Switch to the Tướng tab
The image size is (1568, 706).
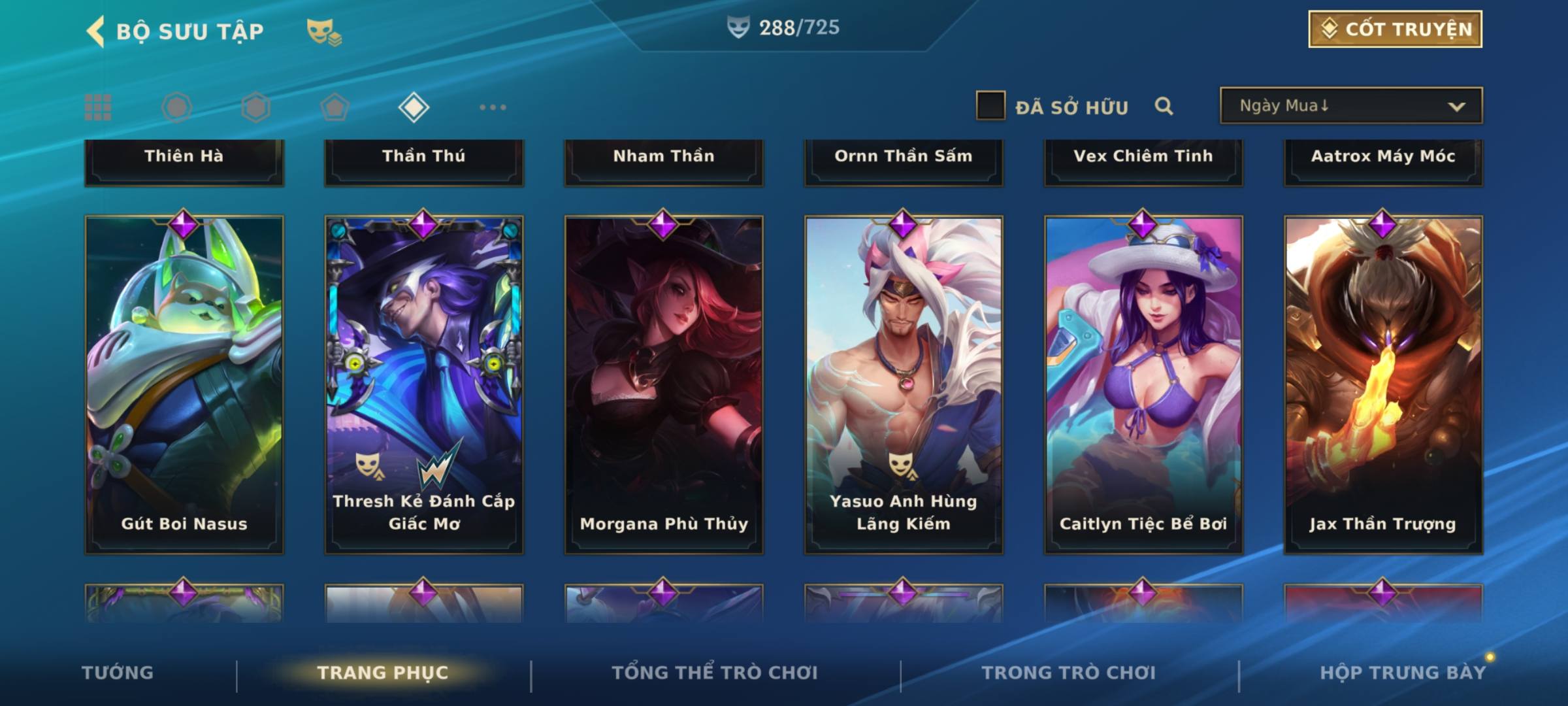tap(118, 673)
